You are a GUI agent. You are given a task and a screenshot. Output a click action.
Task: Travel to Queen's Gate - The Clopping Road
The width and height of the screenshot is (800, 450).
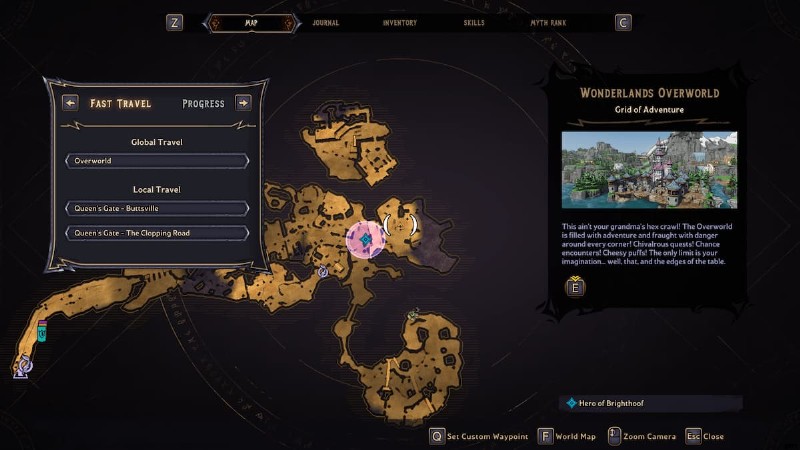[x=157, y=233]
